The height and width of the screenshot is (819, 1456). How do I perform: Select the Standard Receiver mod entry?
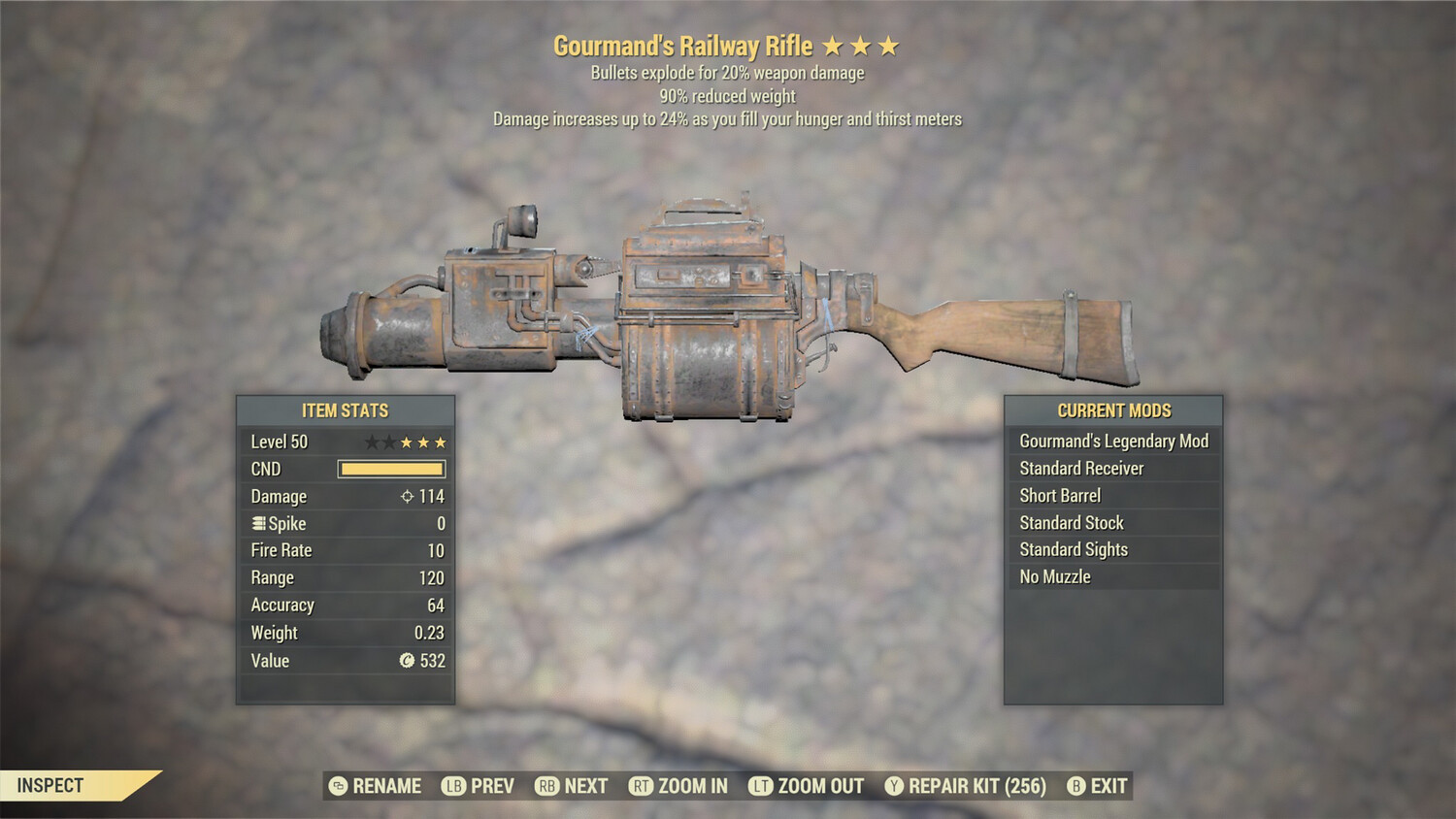(1080, 468)
